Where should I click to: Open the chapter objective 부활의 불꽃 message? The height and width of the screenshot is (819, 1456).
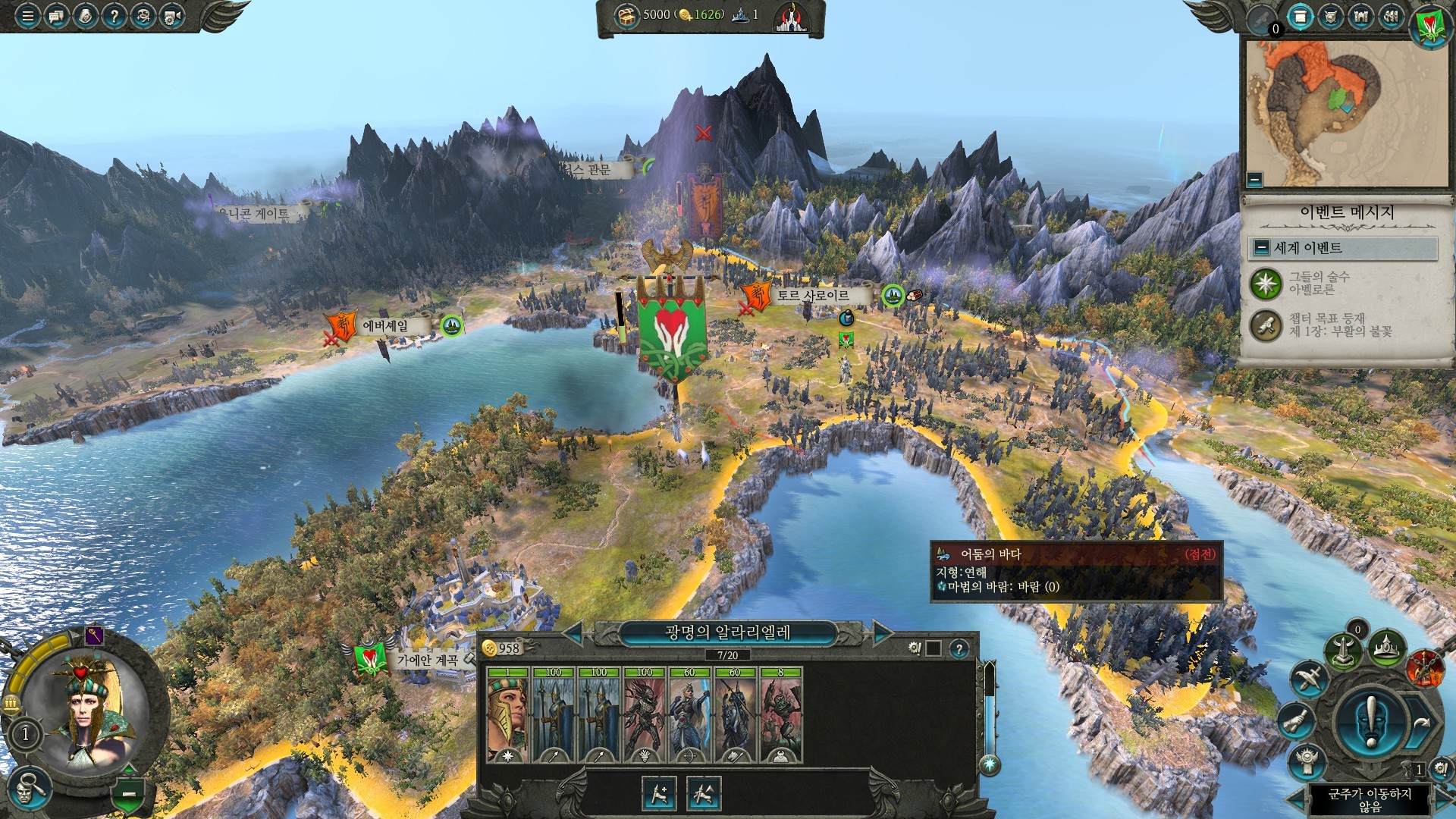(x=1339, y=325)
